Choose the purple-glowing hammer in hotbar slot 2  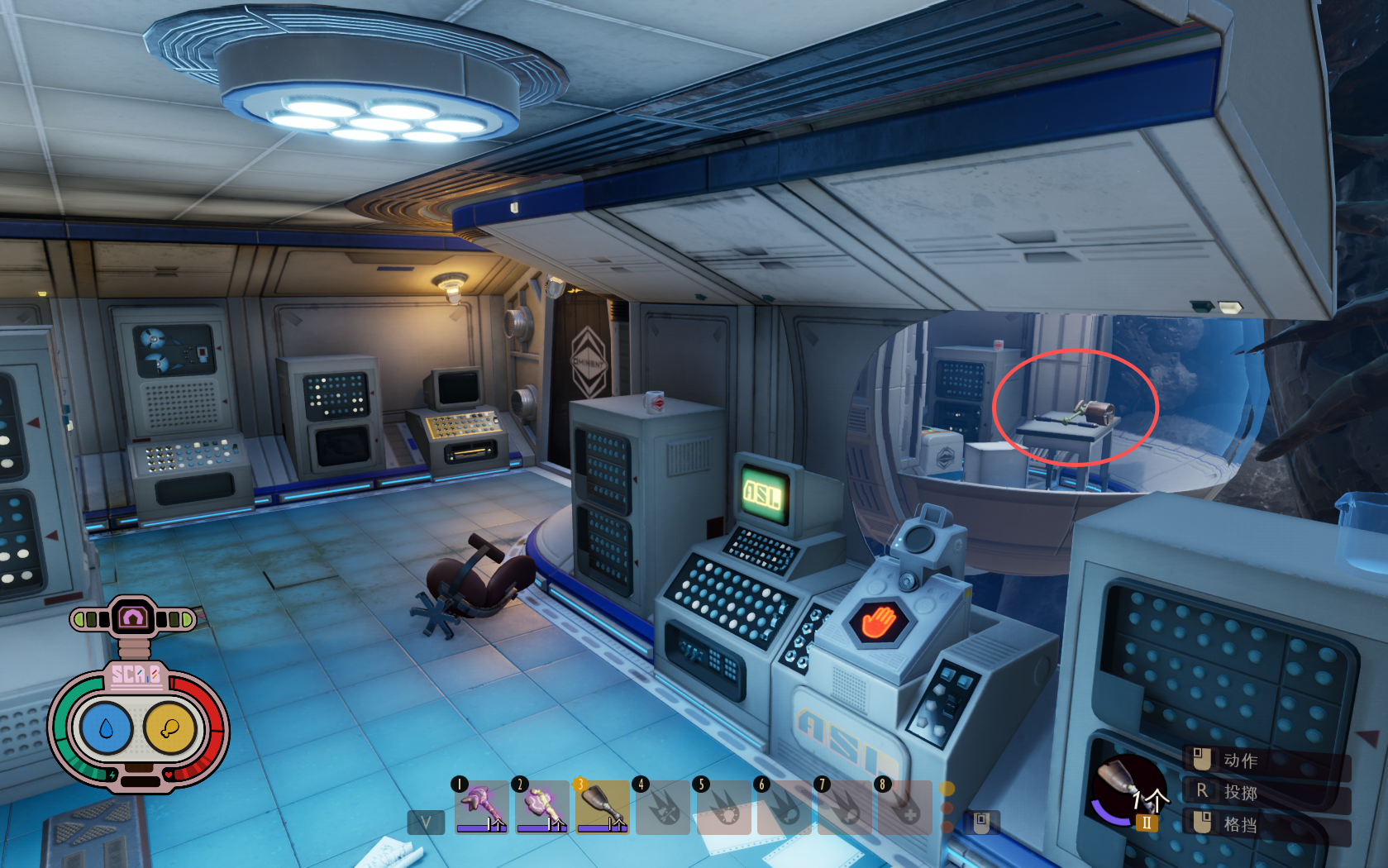(x=541, y=807)
